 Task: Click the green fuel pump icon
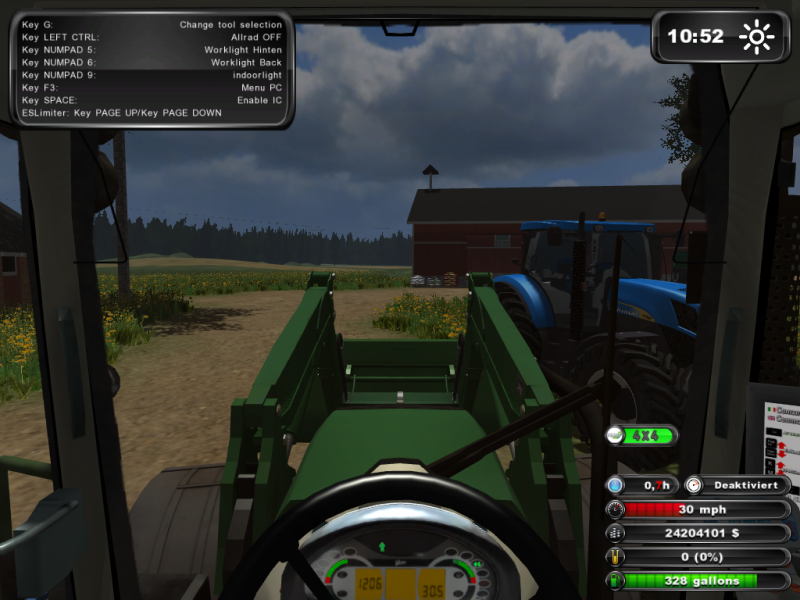(x=615, y=580)
